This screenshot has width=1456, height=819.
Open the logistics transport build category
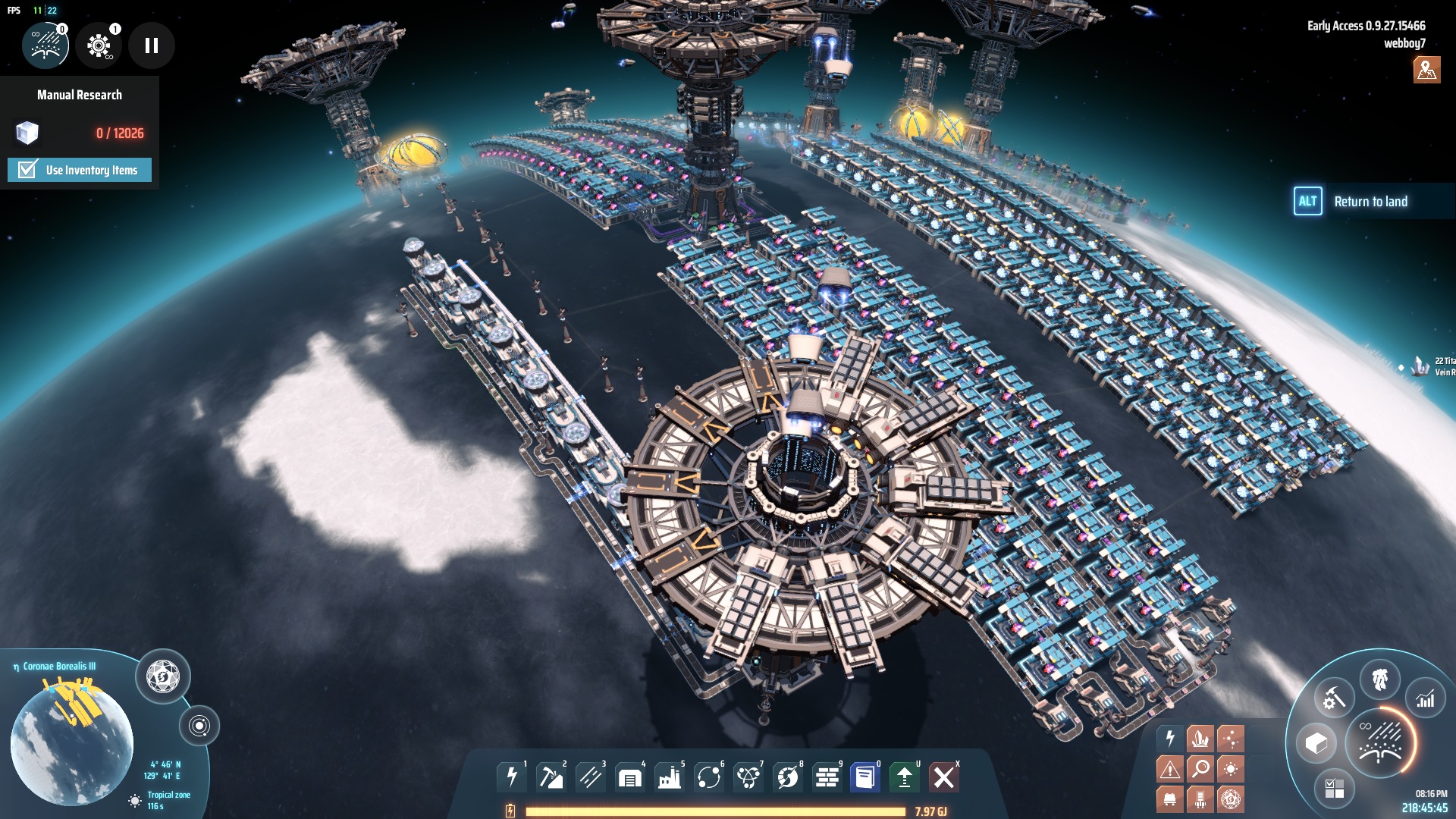(x=709, y=777)
